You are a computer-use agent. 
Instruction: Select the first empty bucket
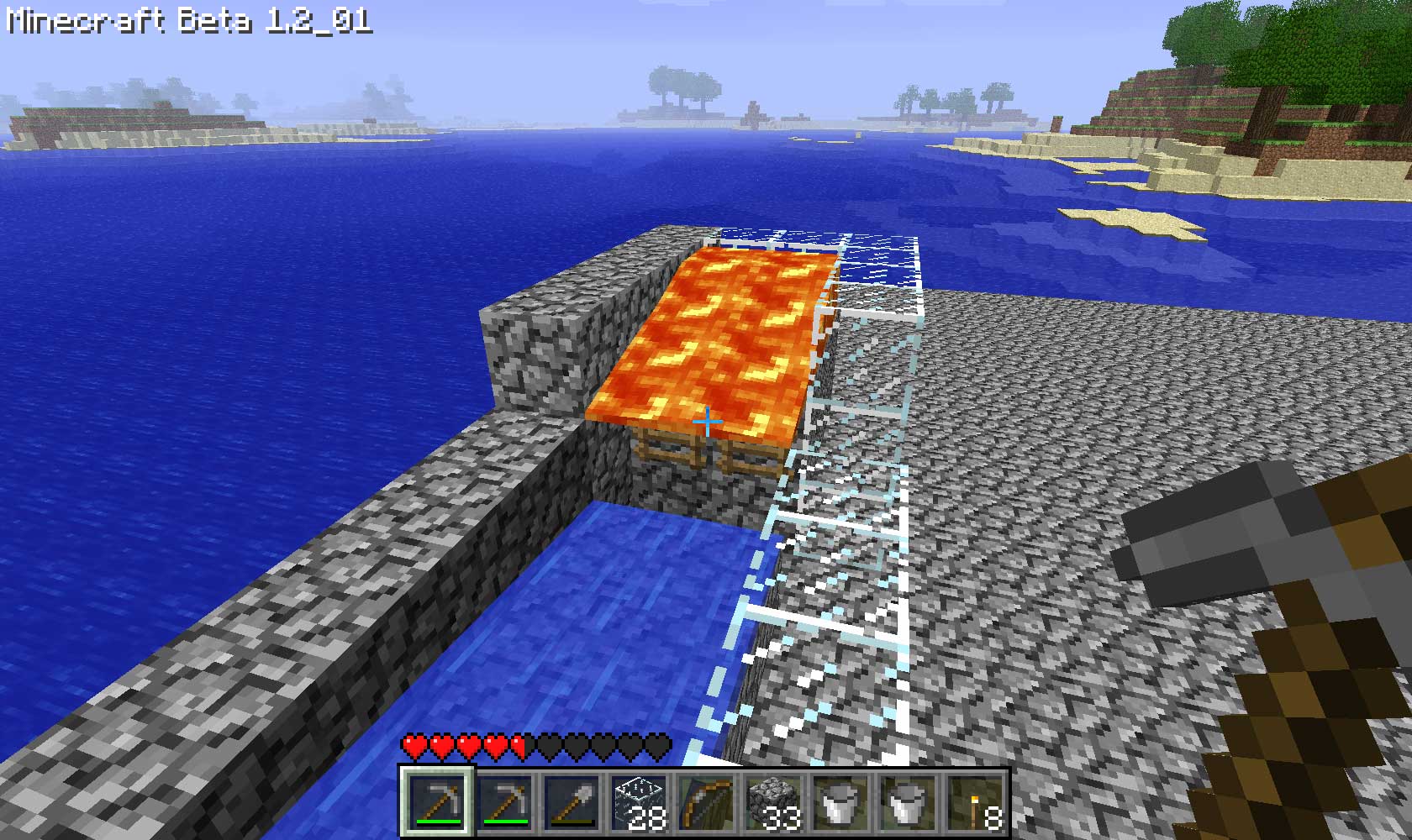pyautogui.click(x=840, y=802)
